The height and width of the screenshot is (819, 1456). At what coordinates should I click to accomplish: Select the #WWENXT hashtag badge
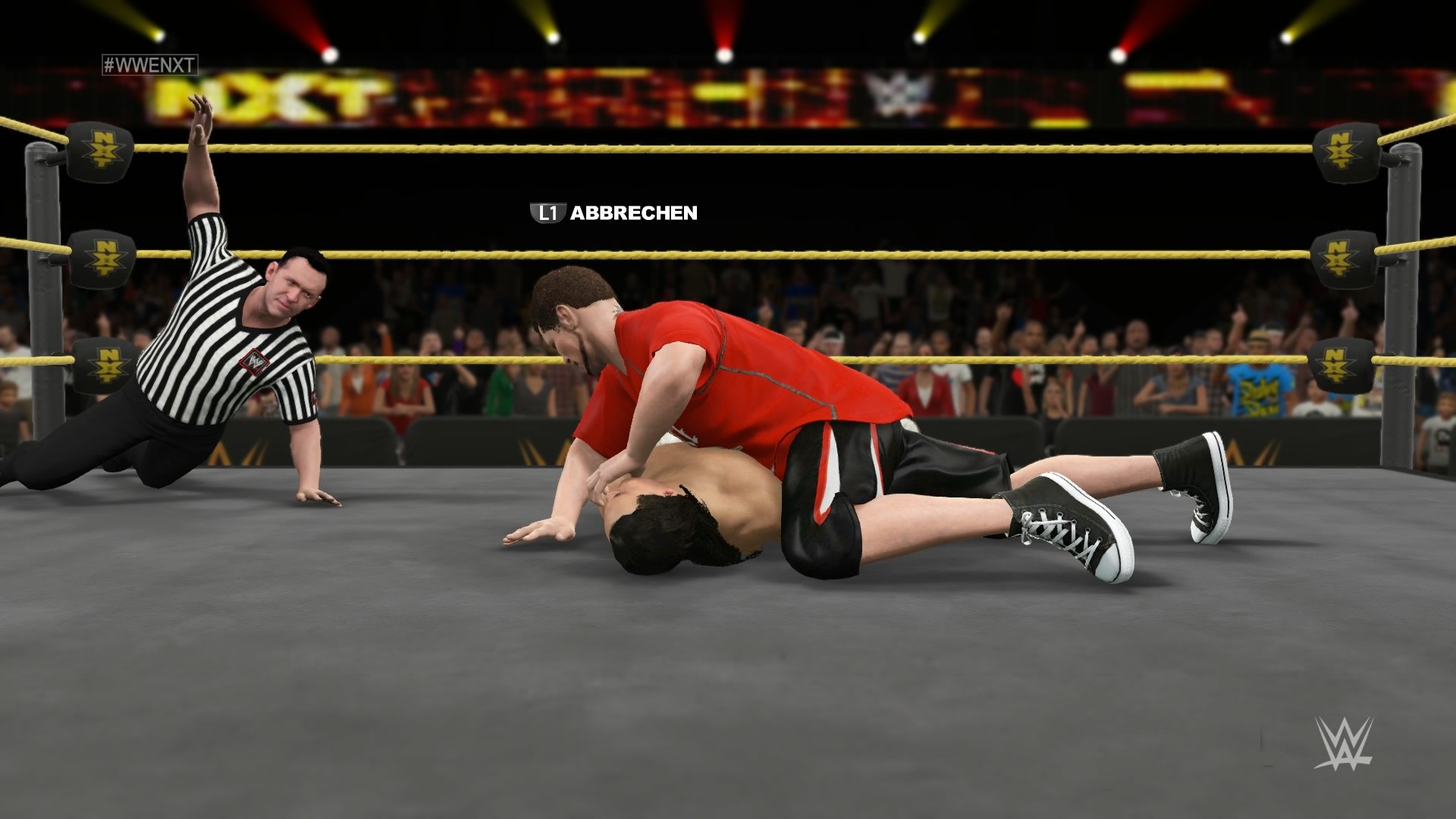149,65
